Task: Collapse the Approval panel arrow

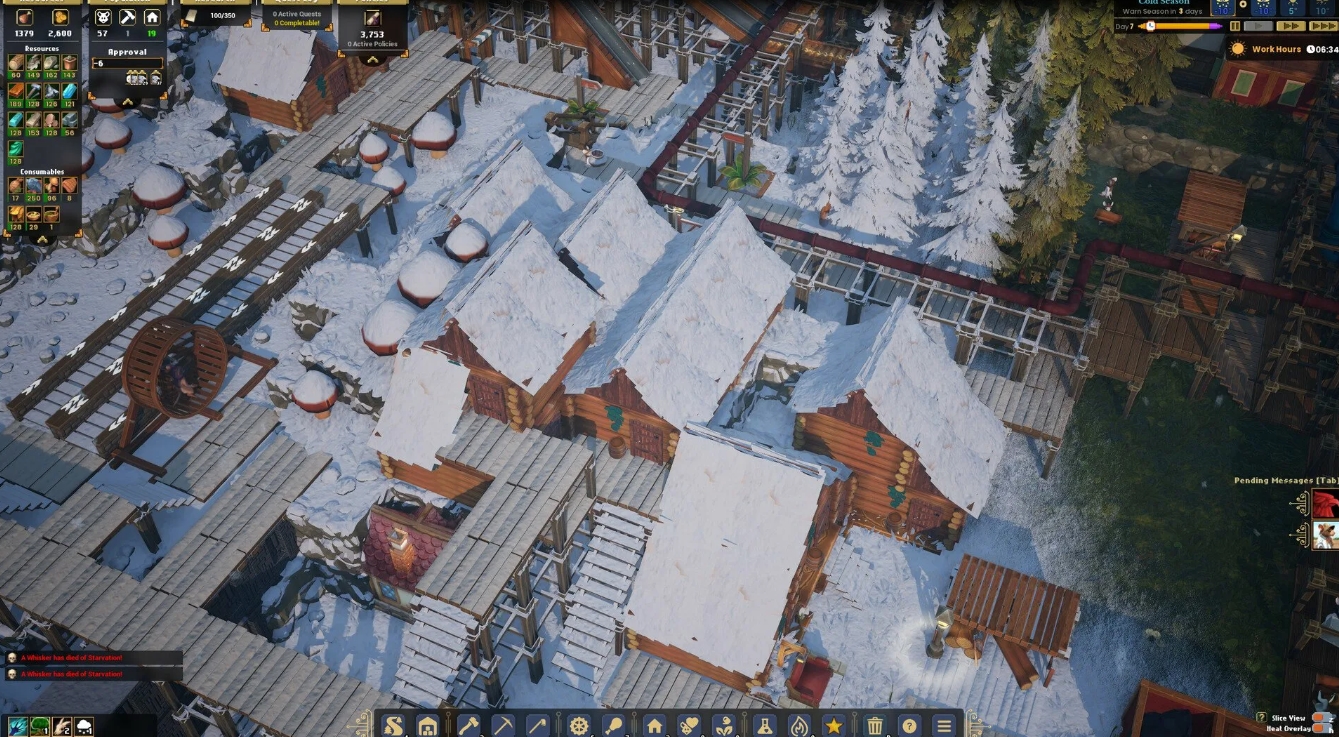Action: click(127, 102)
